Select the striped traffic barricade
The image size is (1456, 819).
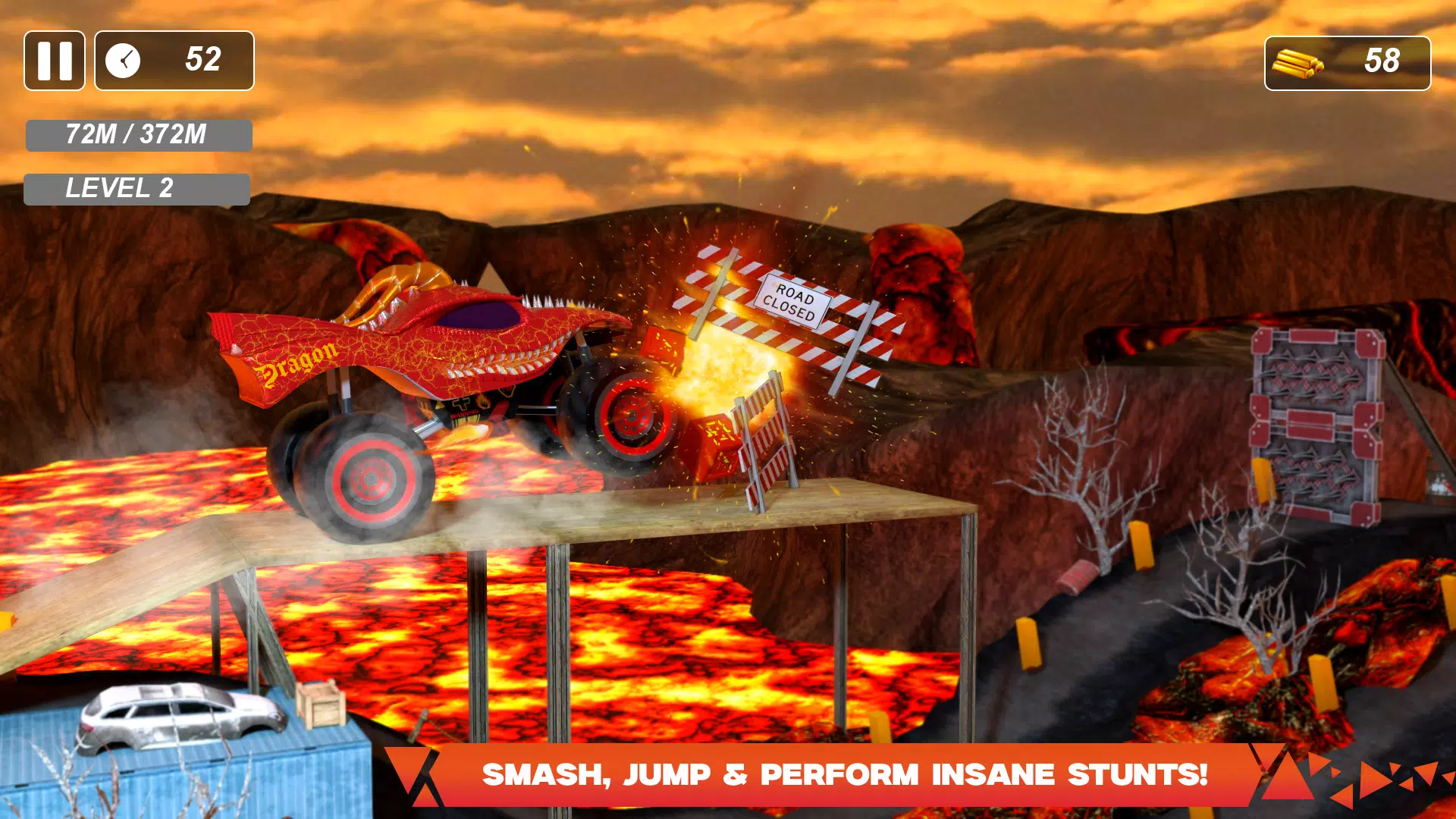(x=762, y=440)
